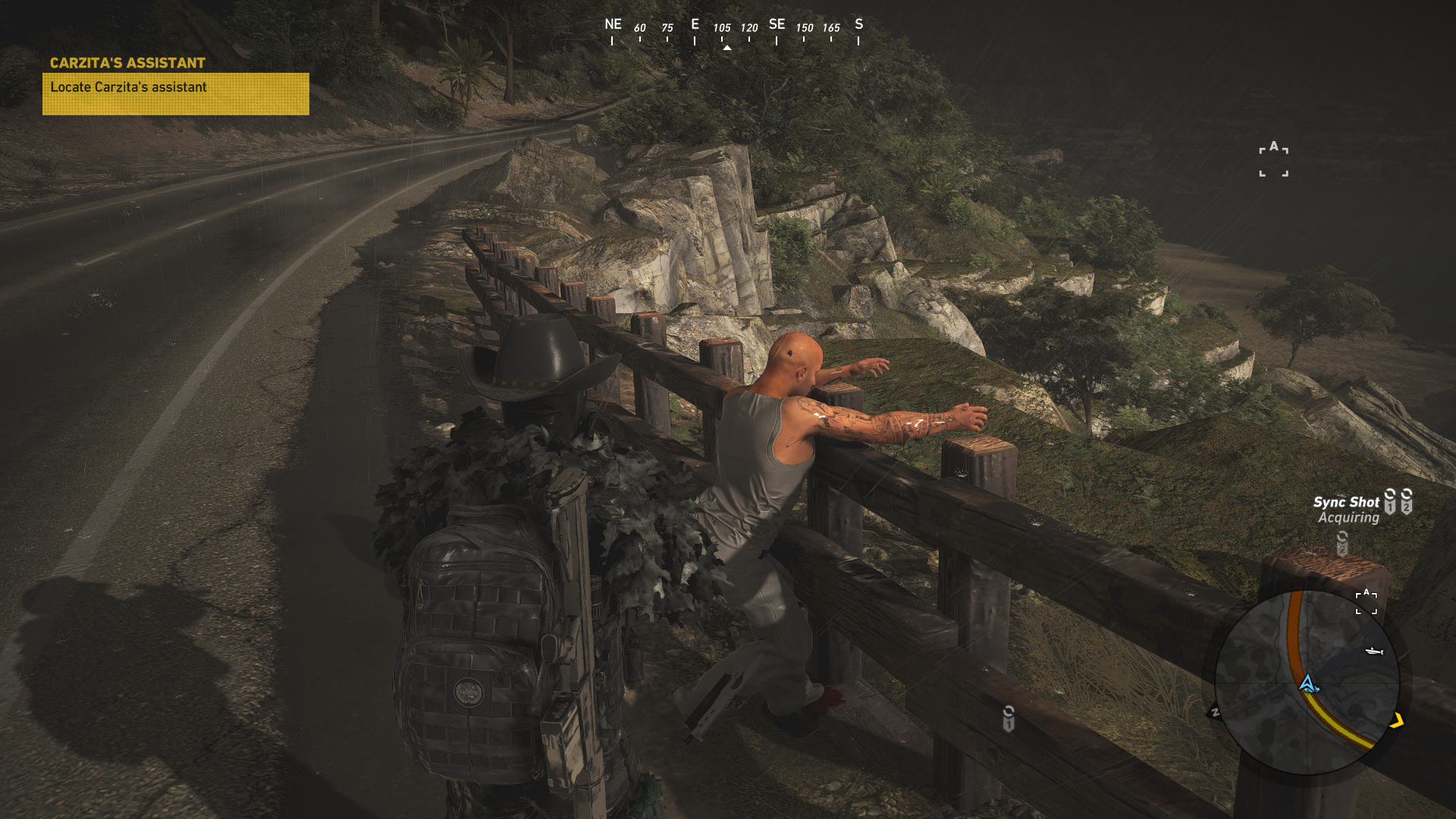Viewport: 1456px width, 819px height.
Task: Click the vehicle icon on the minimap
Action: click(x=1374, y=651)
